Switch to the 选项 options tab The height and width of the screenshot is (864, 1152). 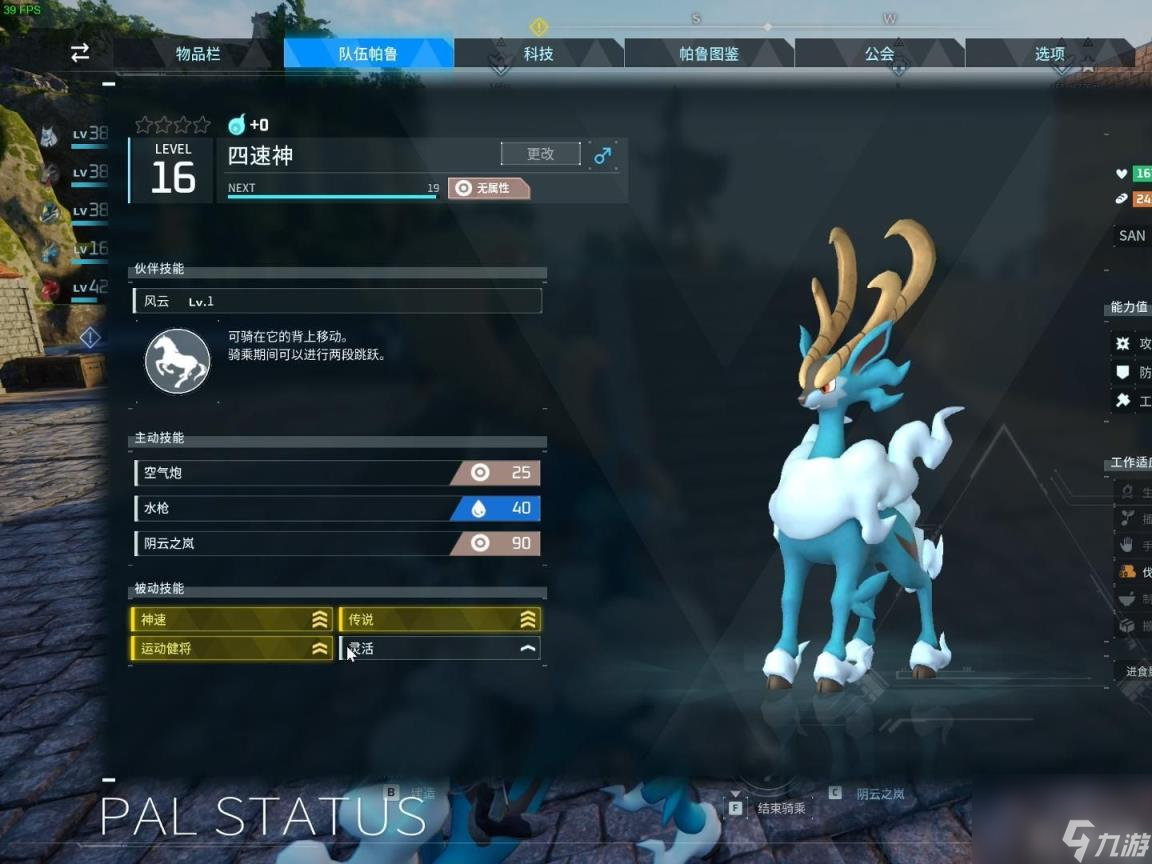(1049, 54)
